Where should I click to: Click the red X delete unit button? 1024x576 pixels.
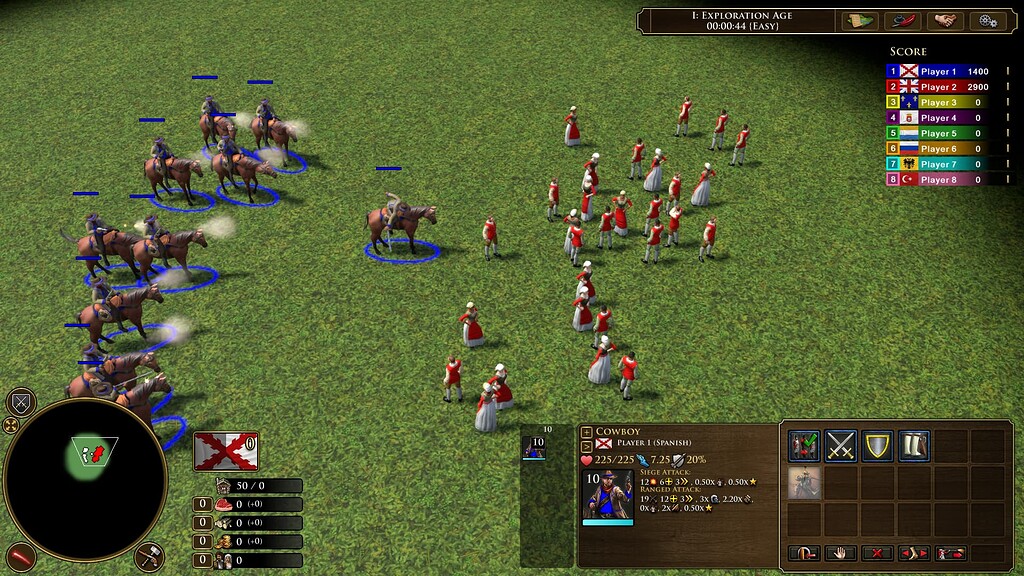[x=877, y=553]
